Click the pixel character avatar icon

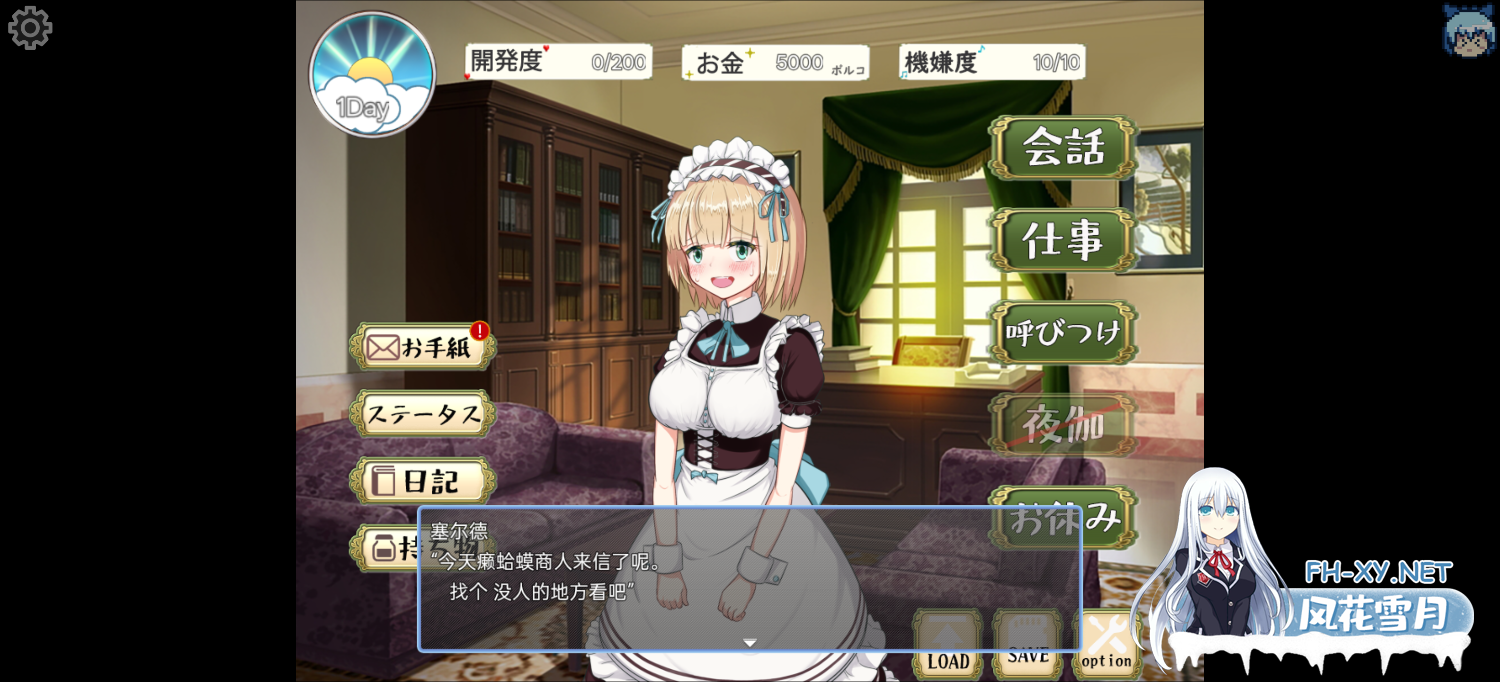tap(1468, 30)
